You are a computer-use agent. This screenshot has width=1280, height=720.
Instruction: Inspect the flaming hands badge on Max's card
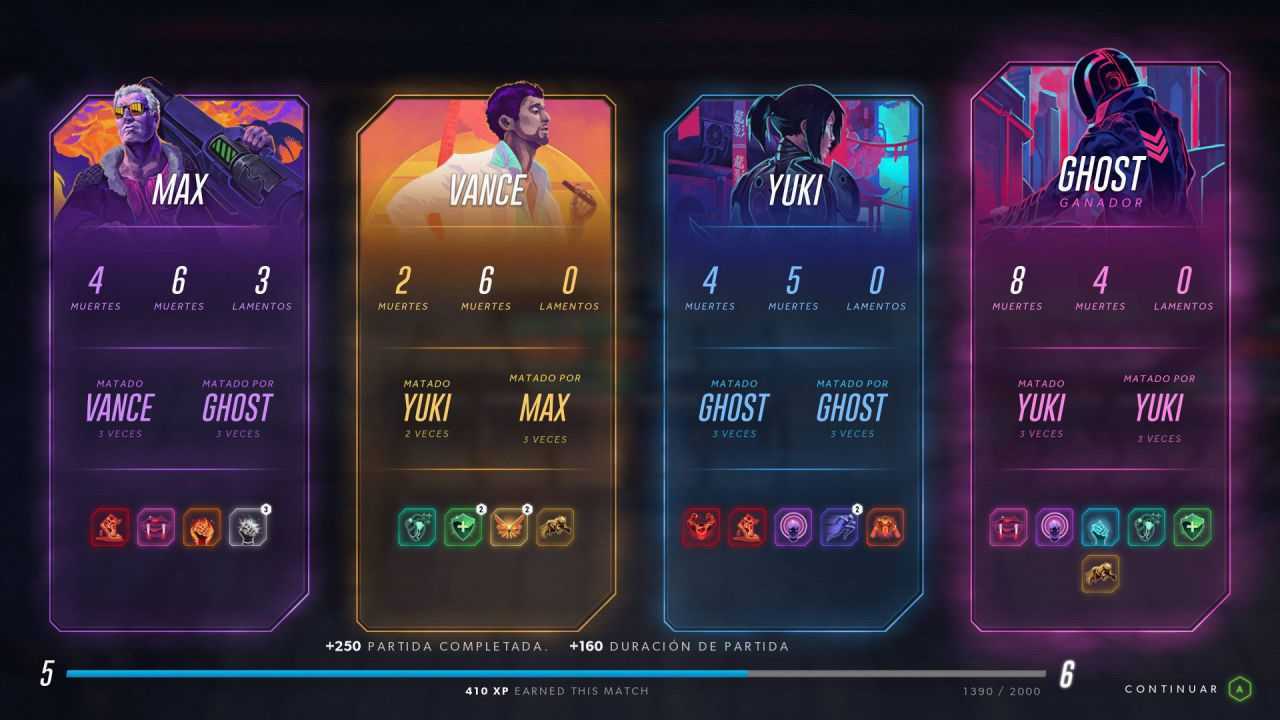[x=201, y=527]
